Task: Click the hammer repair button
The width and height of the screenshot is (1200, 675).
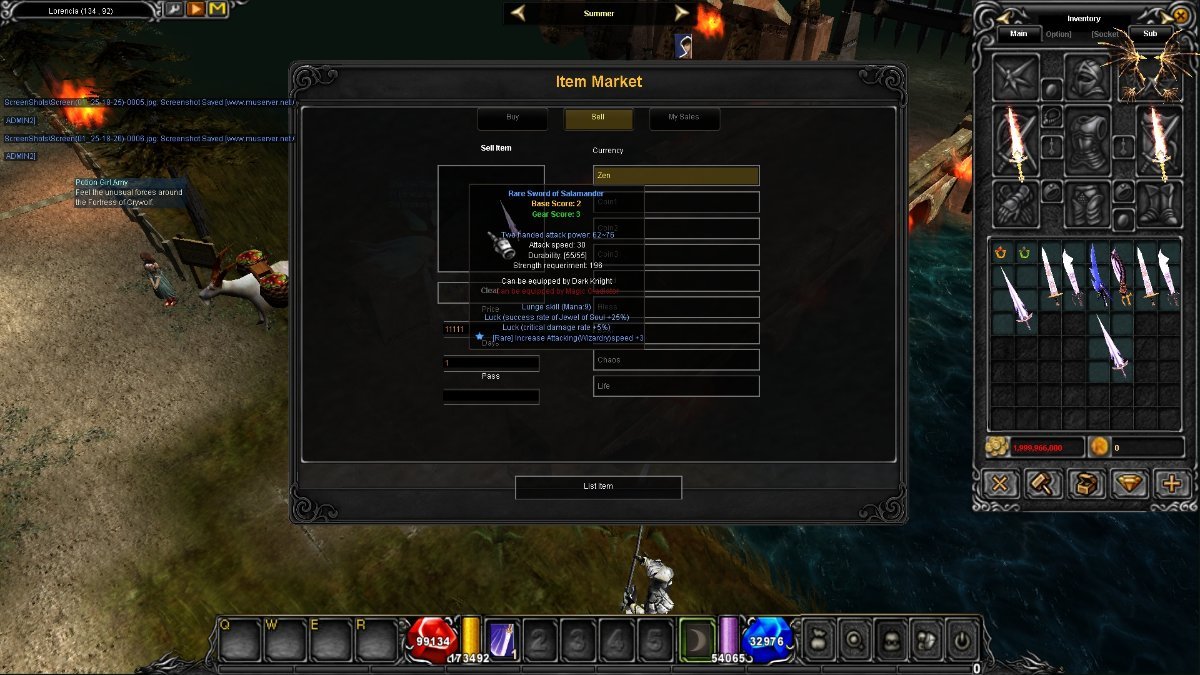Action: point(1042,484)
